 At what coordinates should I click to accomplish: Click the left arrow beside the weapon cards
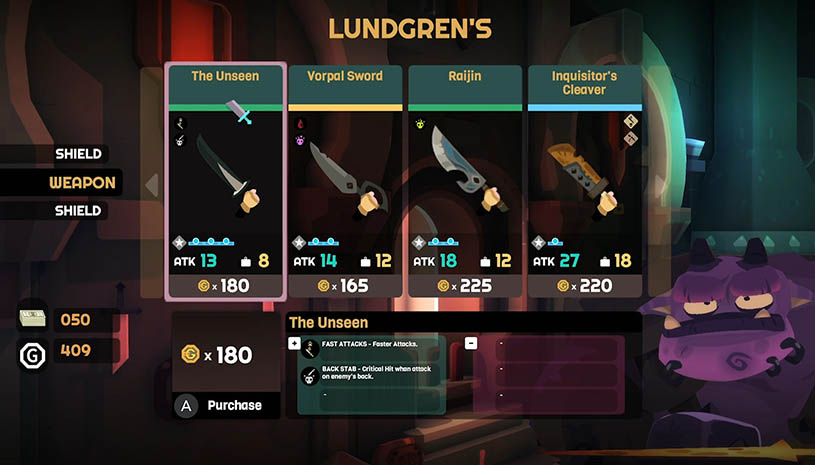coord(153,184)
